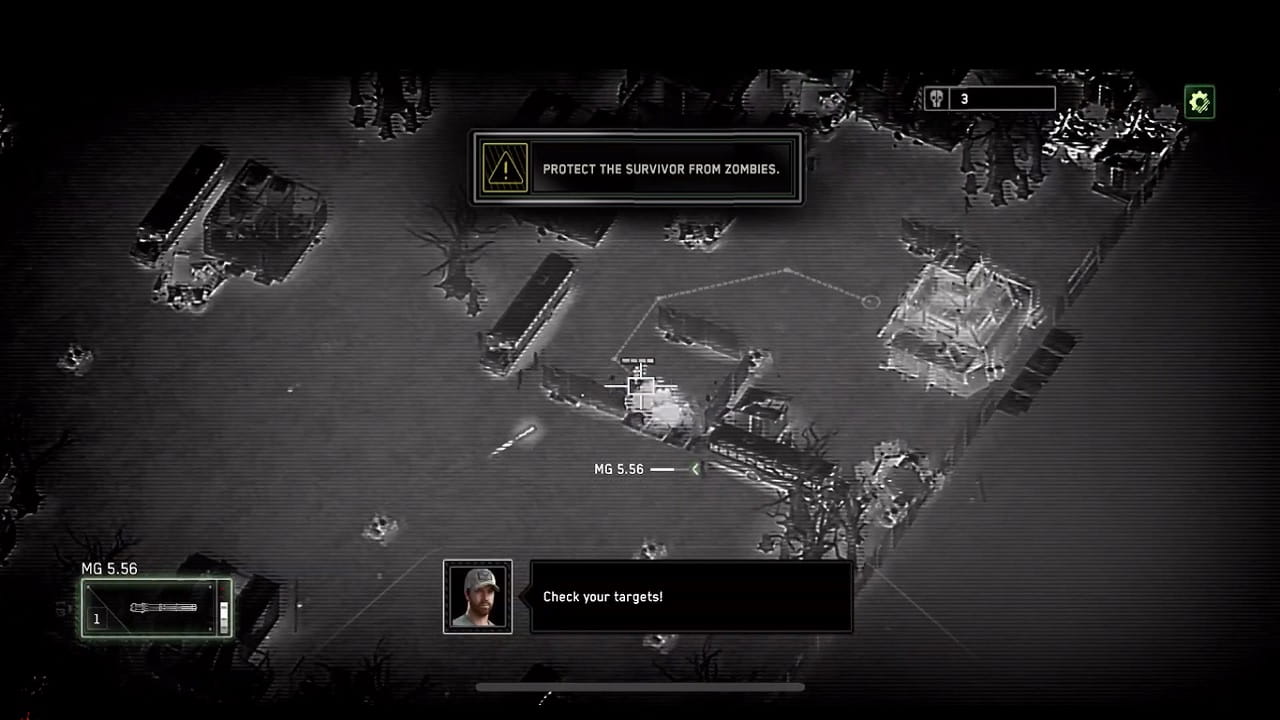Screen dimensions: 1280x720
Task: Click the Check your targets dialog box
Action: (690, 596)
